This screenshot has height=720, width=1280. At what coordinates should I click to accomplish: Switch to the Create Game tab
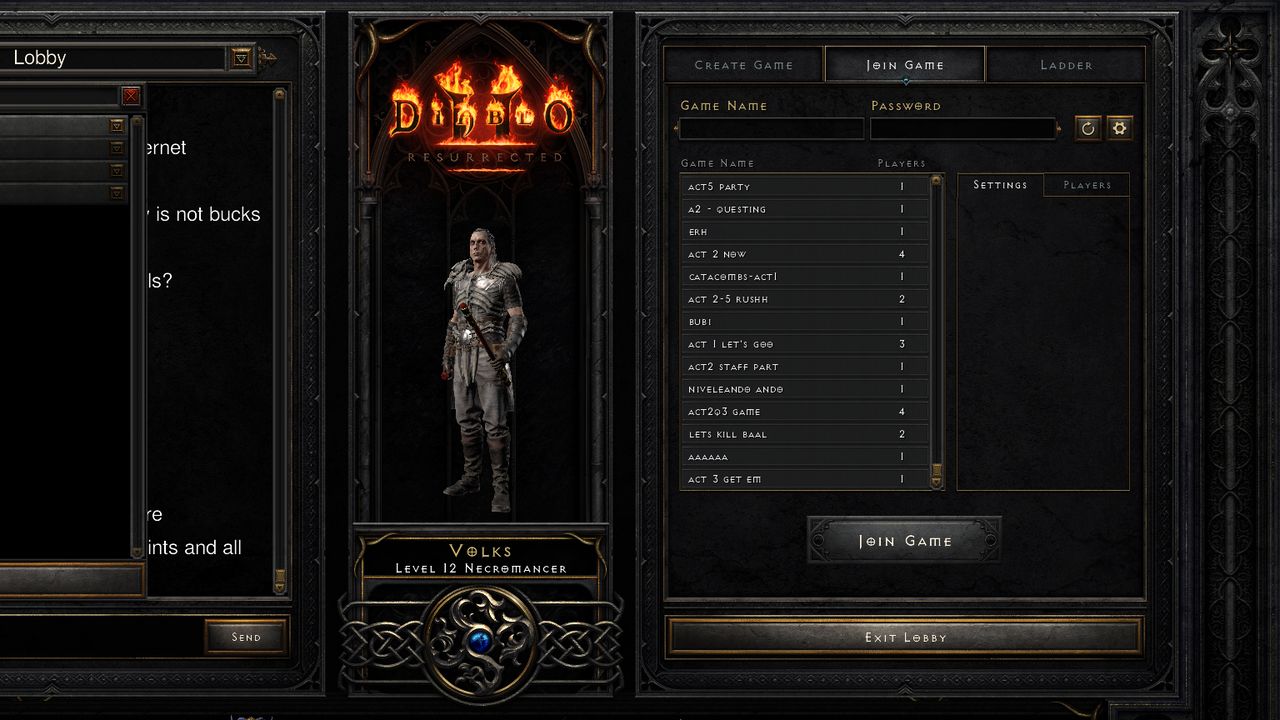pos(743,64)
